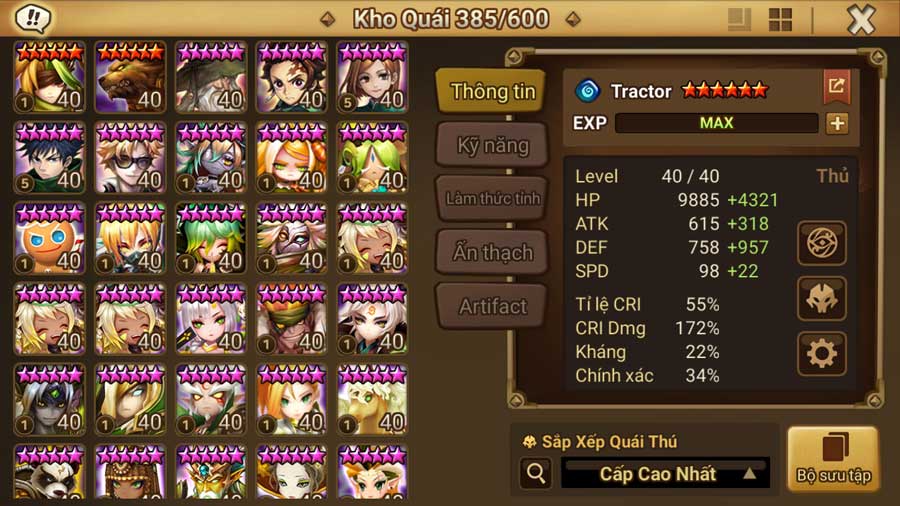
Task: Share Tractor using the red export icon
Action: click(x=836, y=87)
